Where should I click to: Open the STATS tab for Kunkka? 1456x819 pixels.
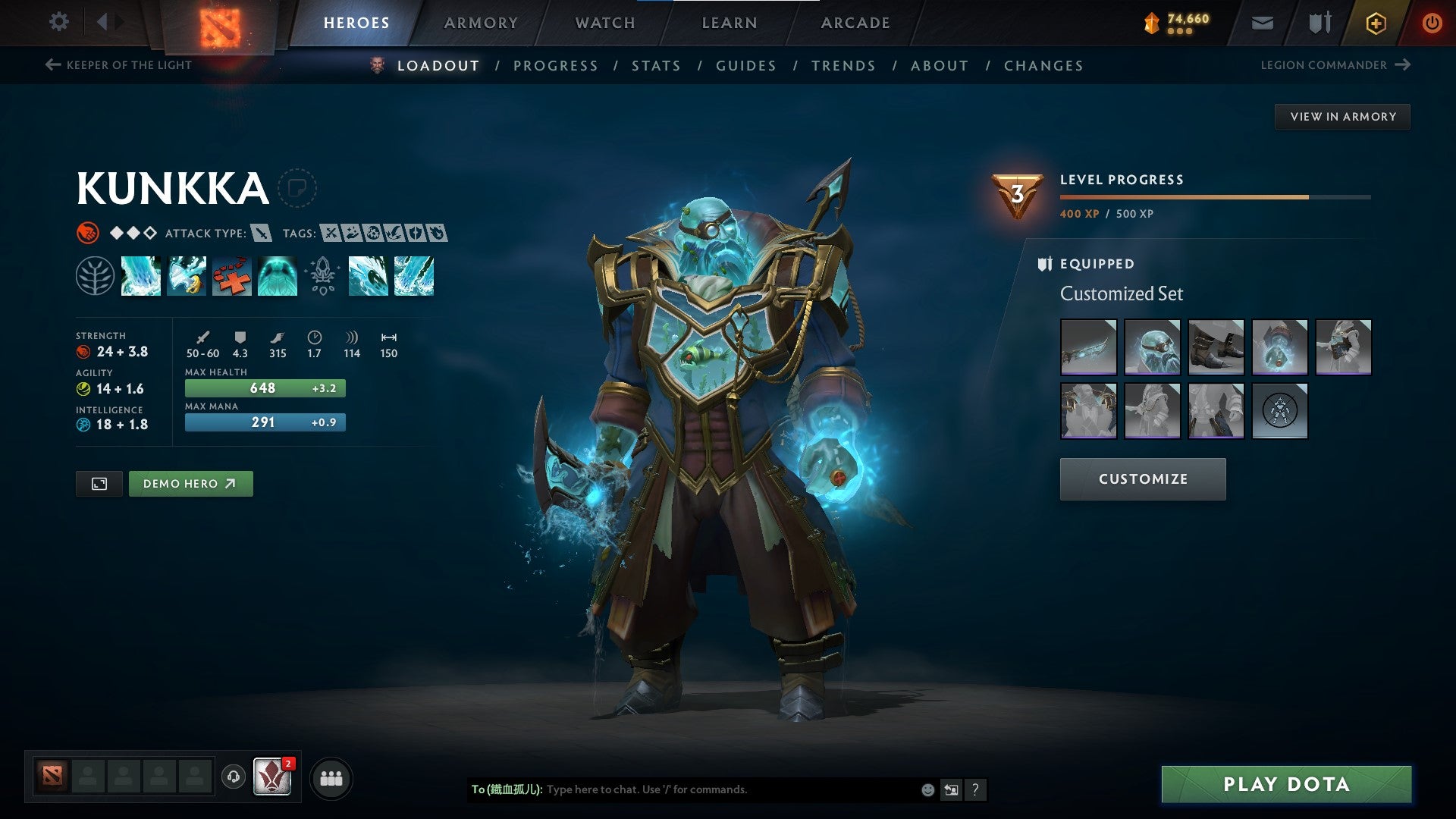pyautogui.click(x=656, y=66)
